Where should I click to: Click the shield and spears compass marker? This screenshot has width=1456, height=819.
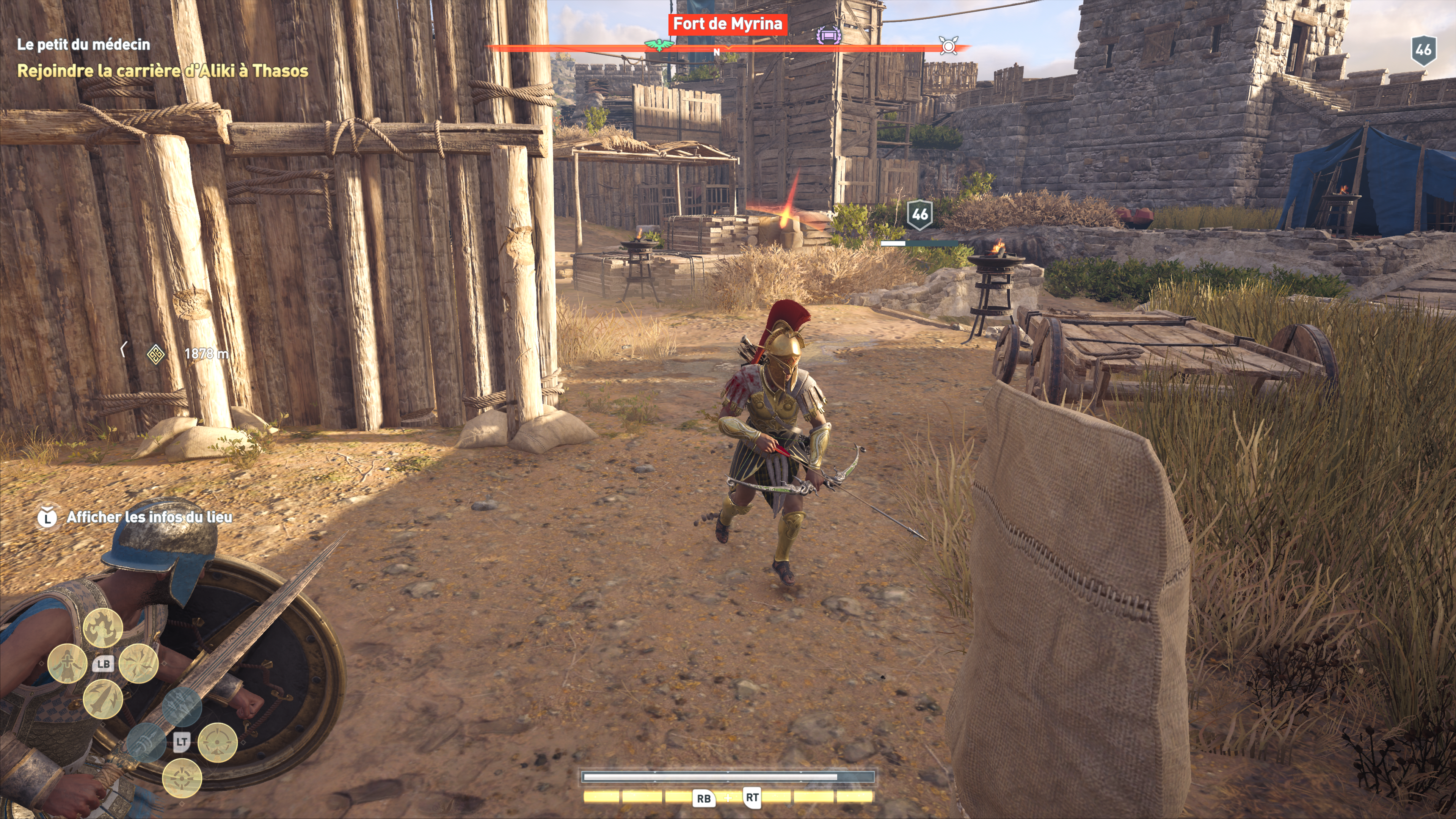[948, 45]
